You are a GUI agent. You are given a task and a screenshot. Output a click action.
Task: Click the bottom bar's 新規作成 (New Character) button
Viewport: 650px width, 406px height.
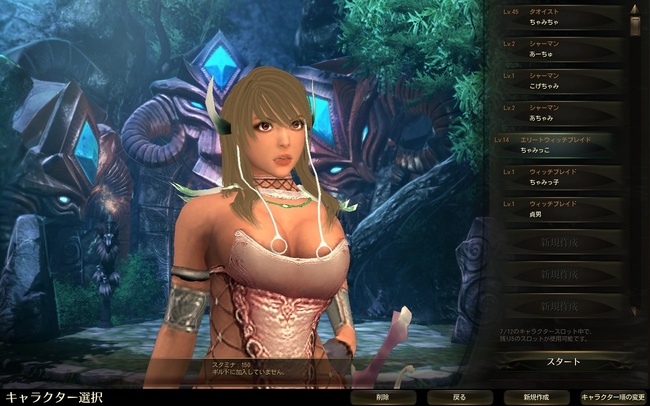pos(536,397)
